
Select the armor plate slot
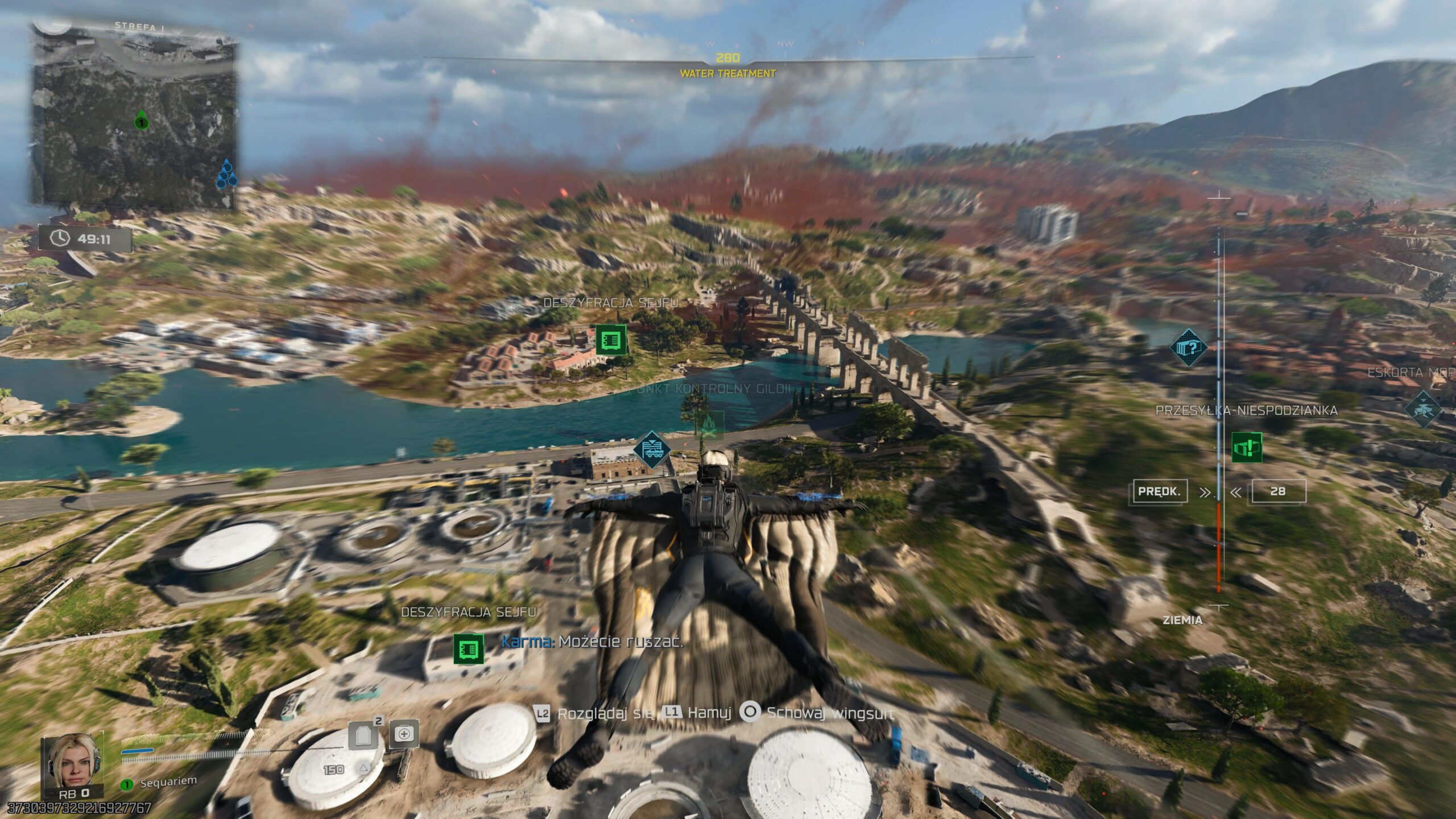coord(363,735)
